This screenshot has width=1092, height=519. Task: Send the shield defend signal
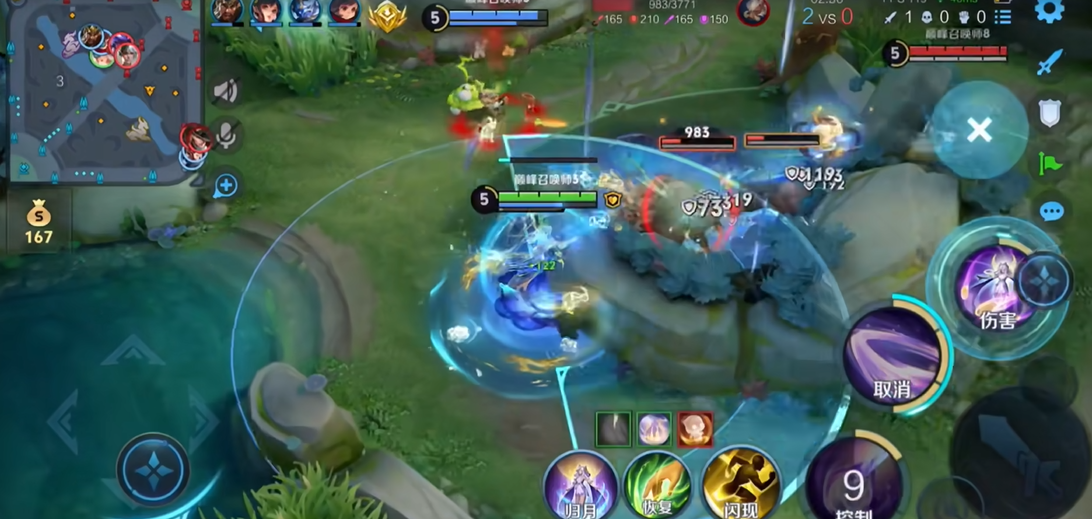click(x=1049, y=113)
